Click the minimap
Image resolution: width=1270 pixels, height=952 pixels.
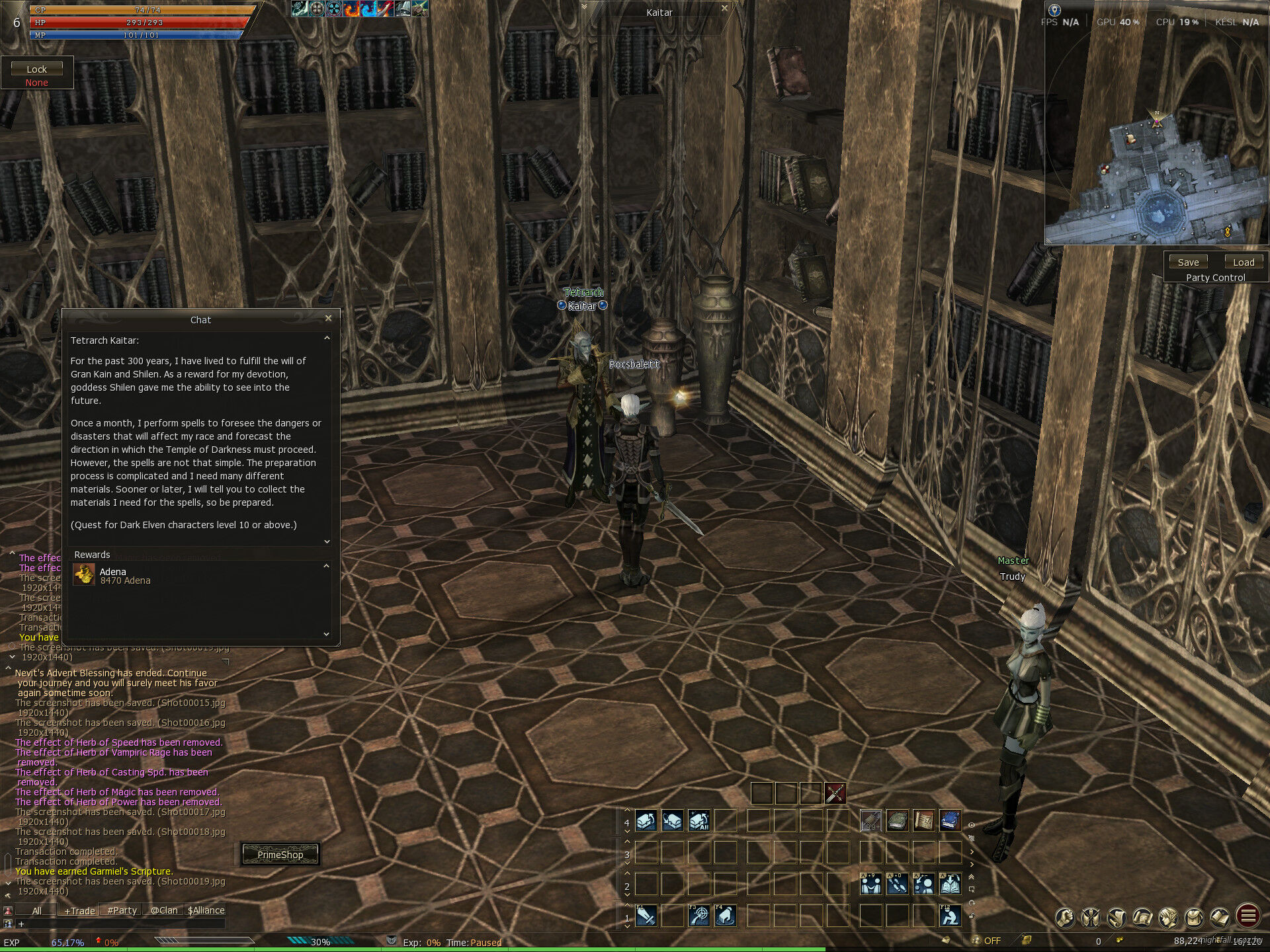pyautogui.click(x=1156, y=178)
